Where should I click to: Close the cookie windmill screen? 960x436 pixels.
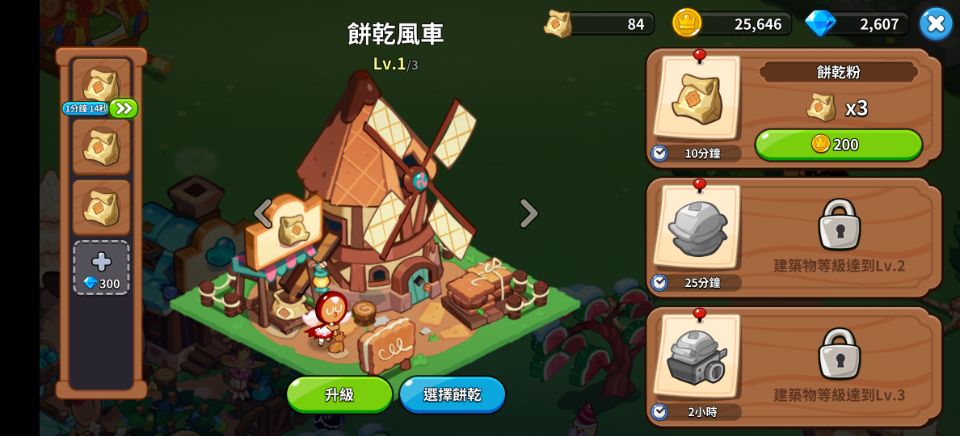[x=935, y=23]
